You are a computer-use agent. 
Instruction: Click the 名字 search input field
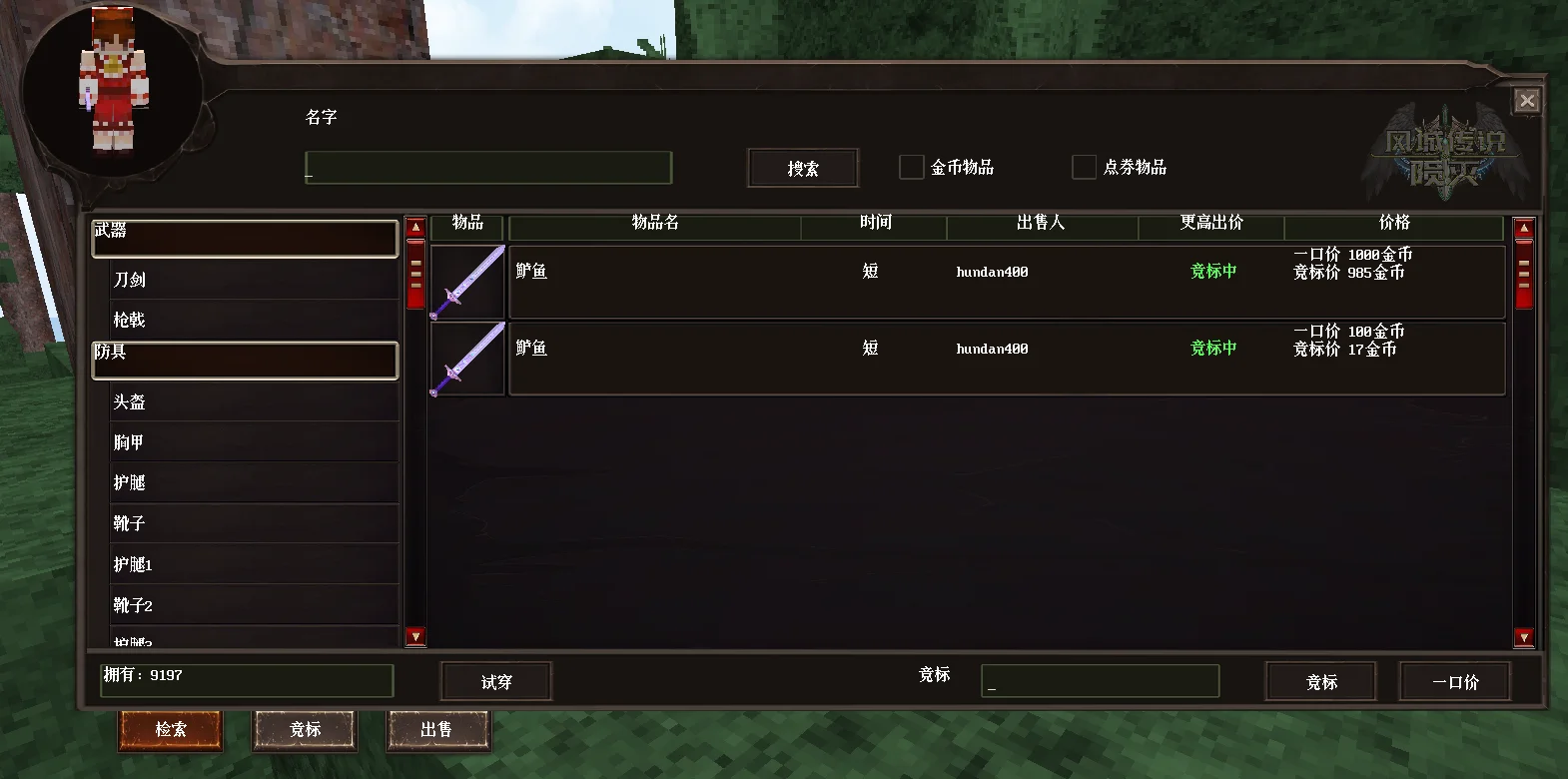pos(488,168)
